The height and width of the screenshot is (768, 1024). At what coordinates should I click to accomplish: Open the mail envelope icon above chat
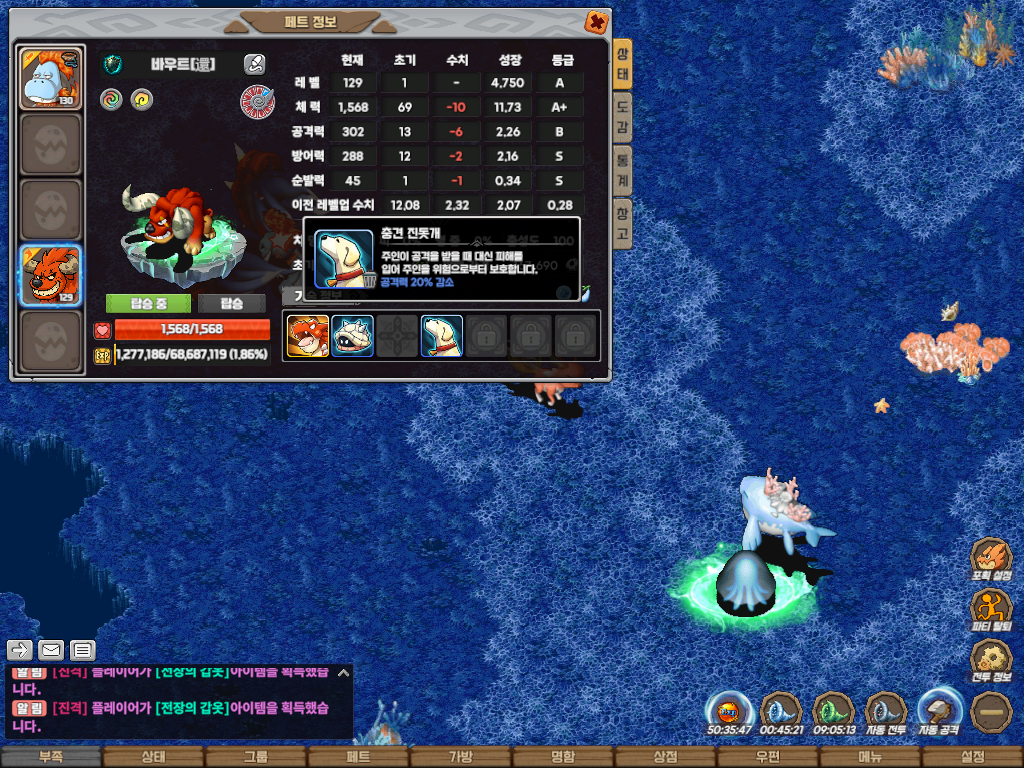(51, 650)
